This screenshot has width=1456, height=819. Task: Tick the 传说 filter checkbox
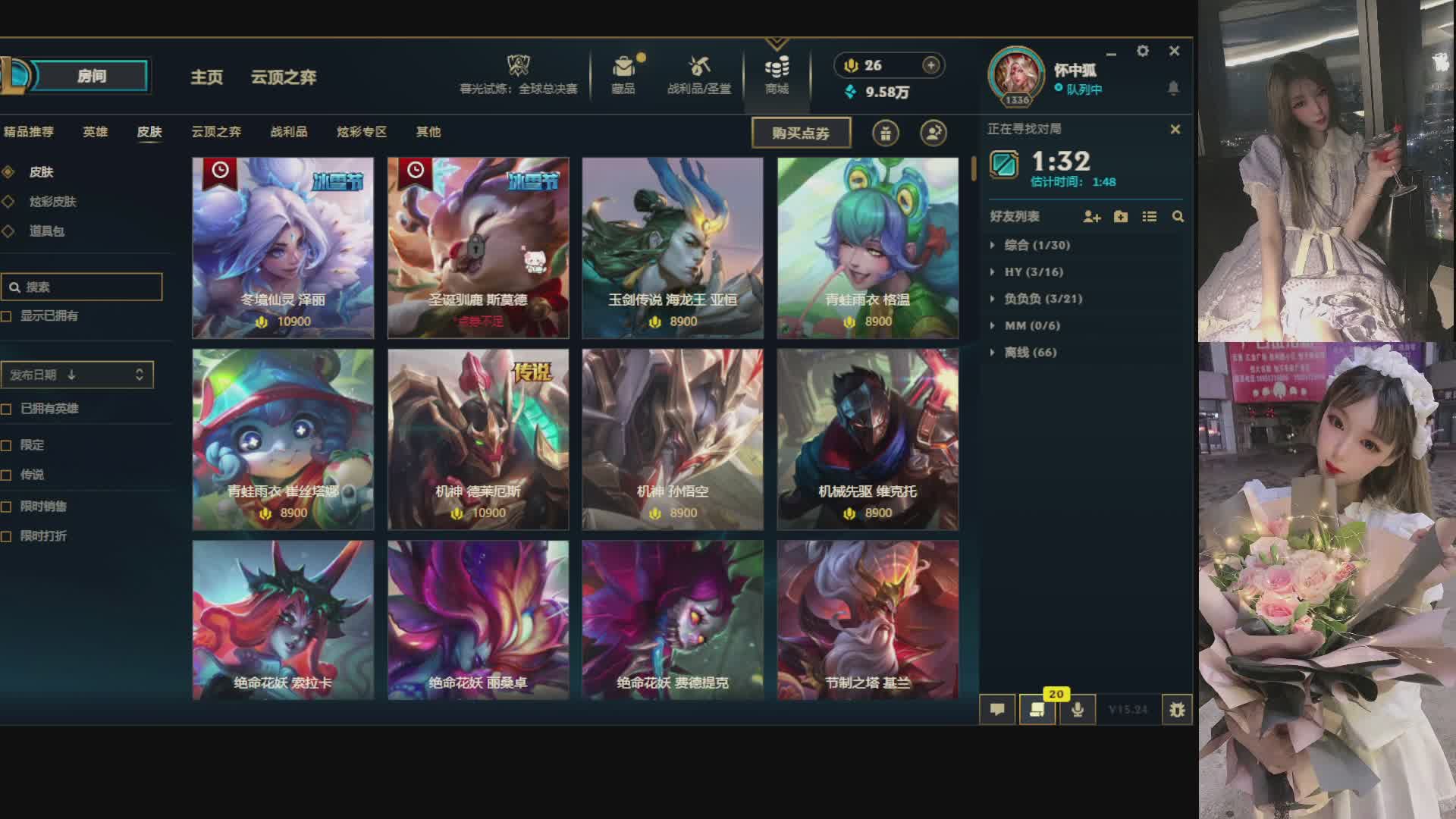(x=7, y=475)
